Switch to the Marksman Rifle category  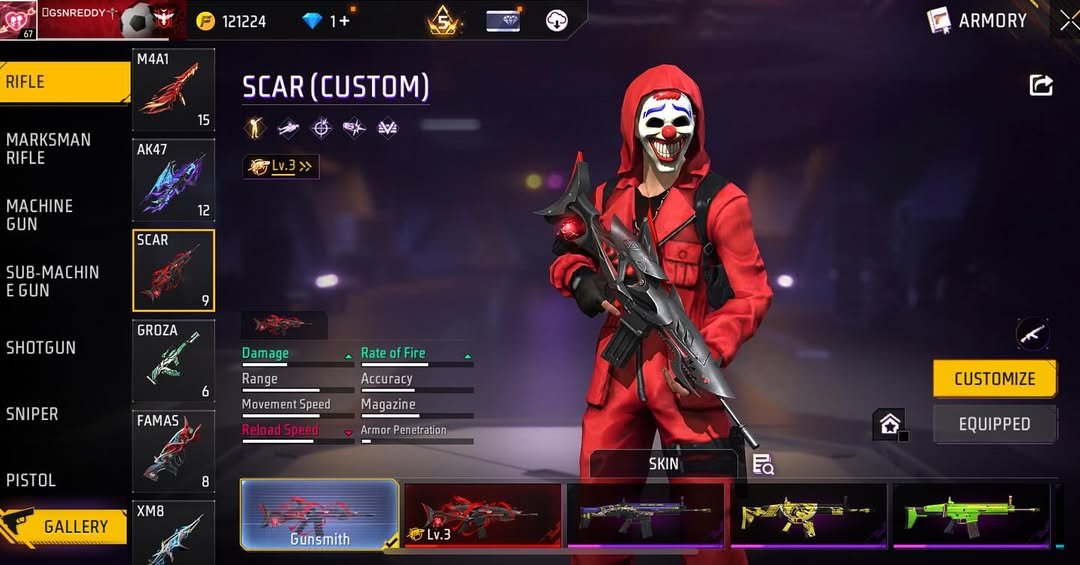click(48, 148)
